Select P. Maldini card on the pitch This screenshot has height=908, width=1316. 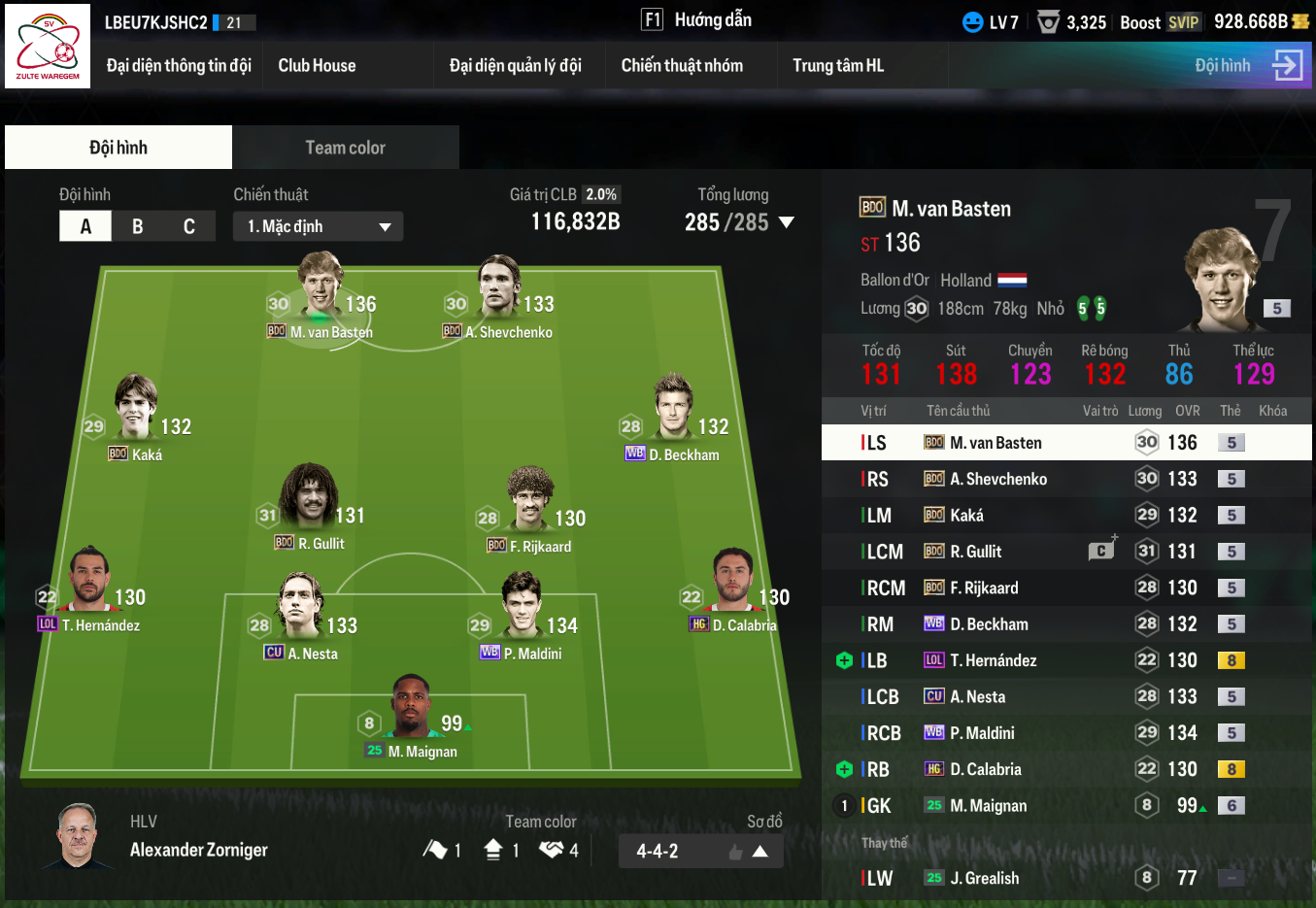[523, 618]
